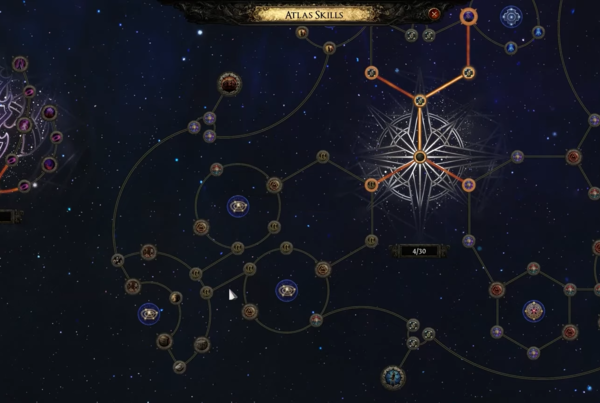Open the mastery node inside the hexagon cluster
This screenshot has height=403, width=600.
[533, 310]
